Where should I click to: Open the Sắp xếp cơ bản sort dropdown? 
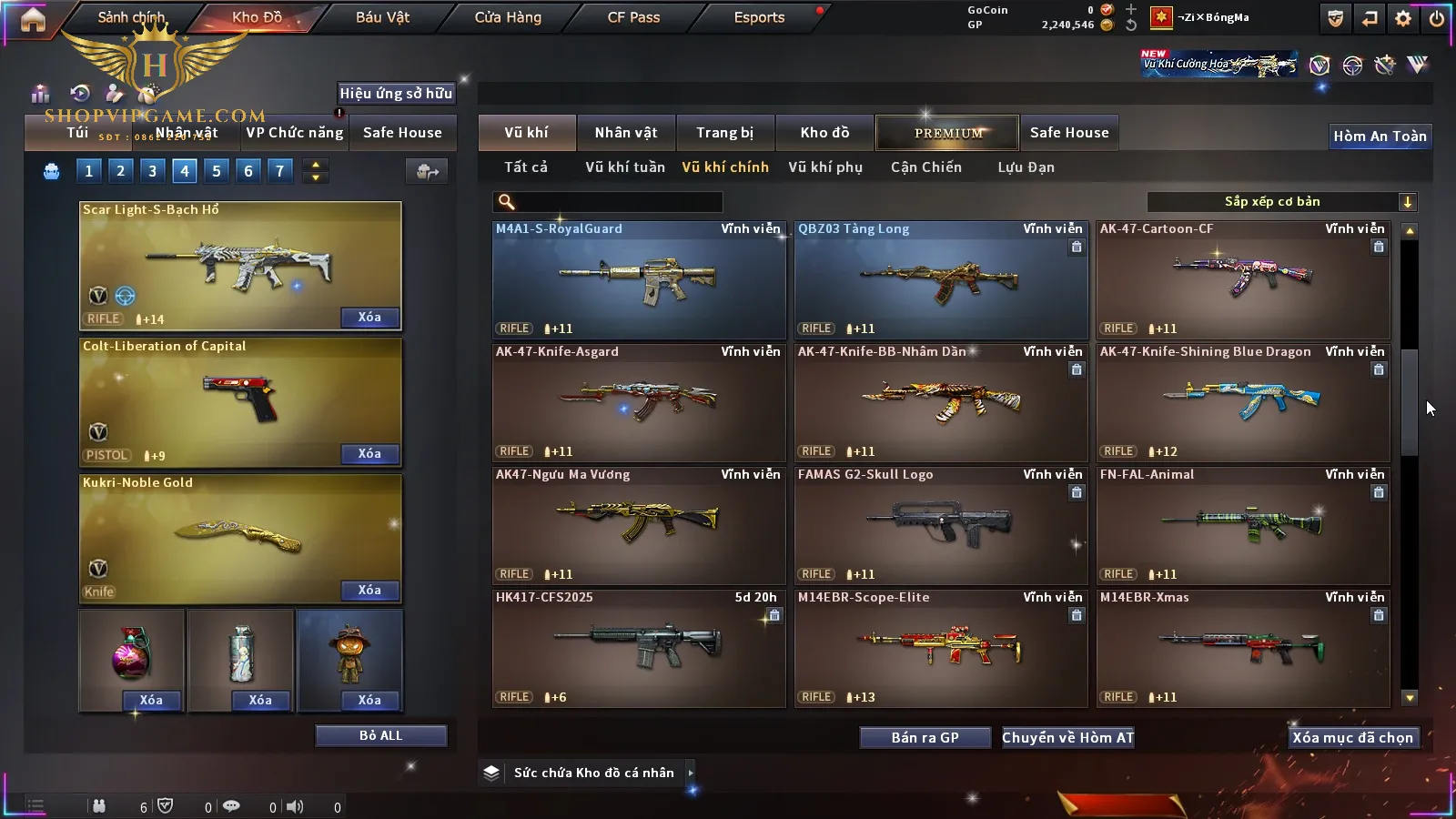point(1281,202)
